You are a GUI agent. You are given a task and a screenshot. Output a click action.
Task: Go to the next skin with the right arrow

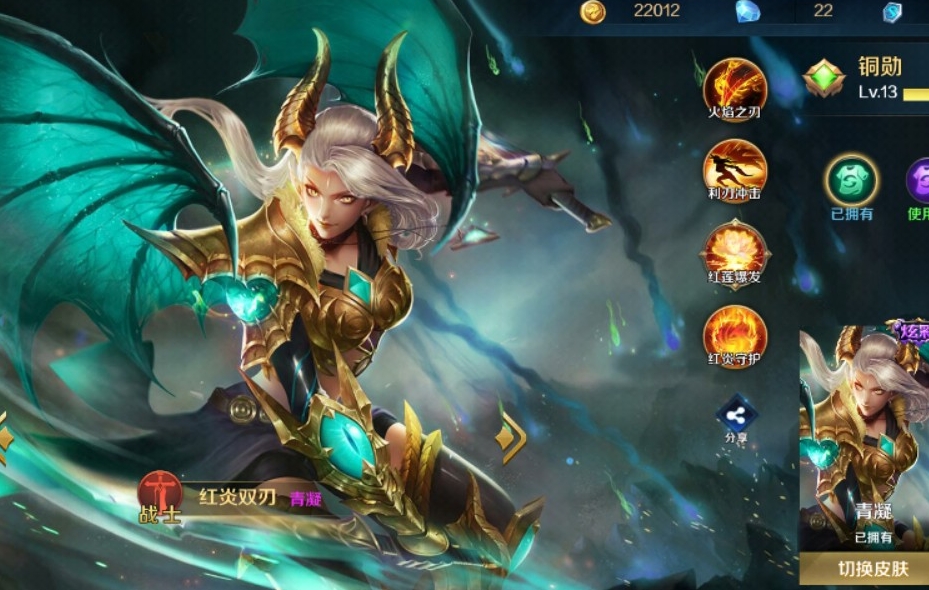[511, 435]
